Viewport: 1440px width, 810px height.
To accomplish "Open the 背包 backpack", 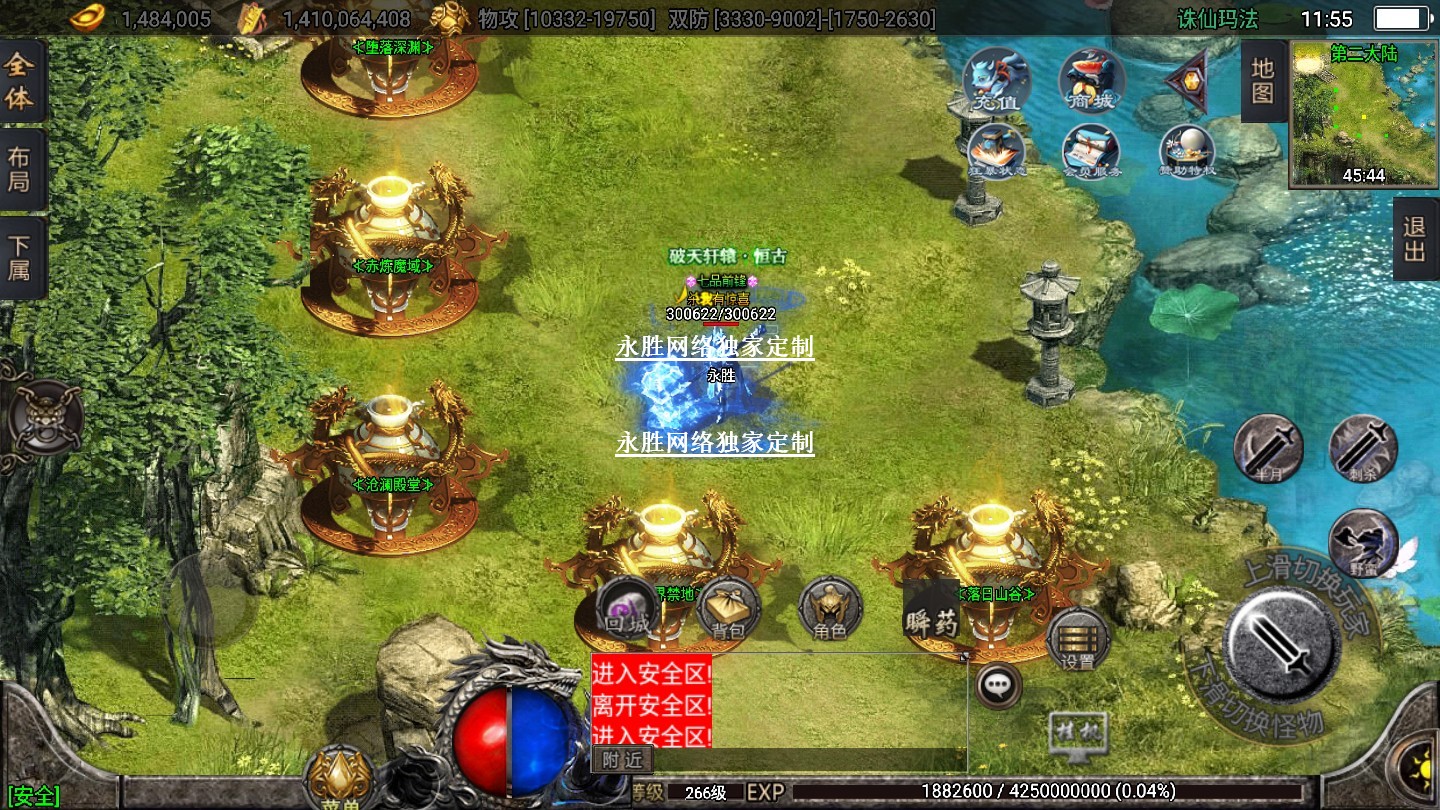I will (728, 609).
